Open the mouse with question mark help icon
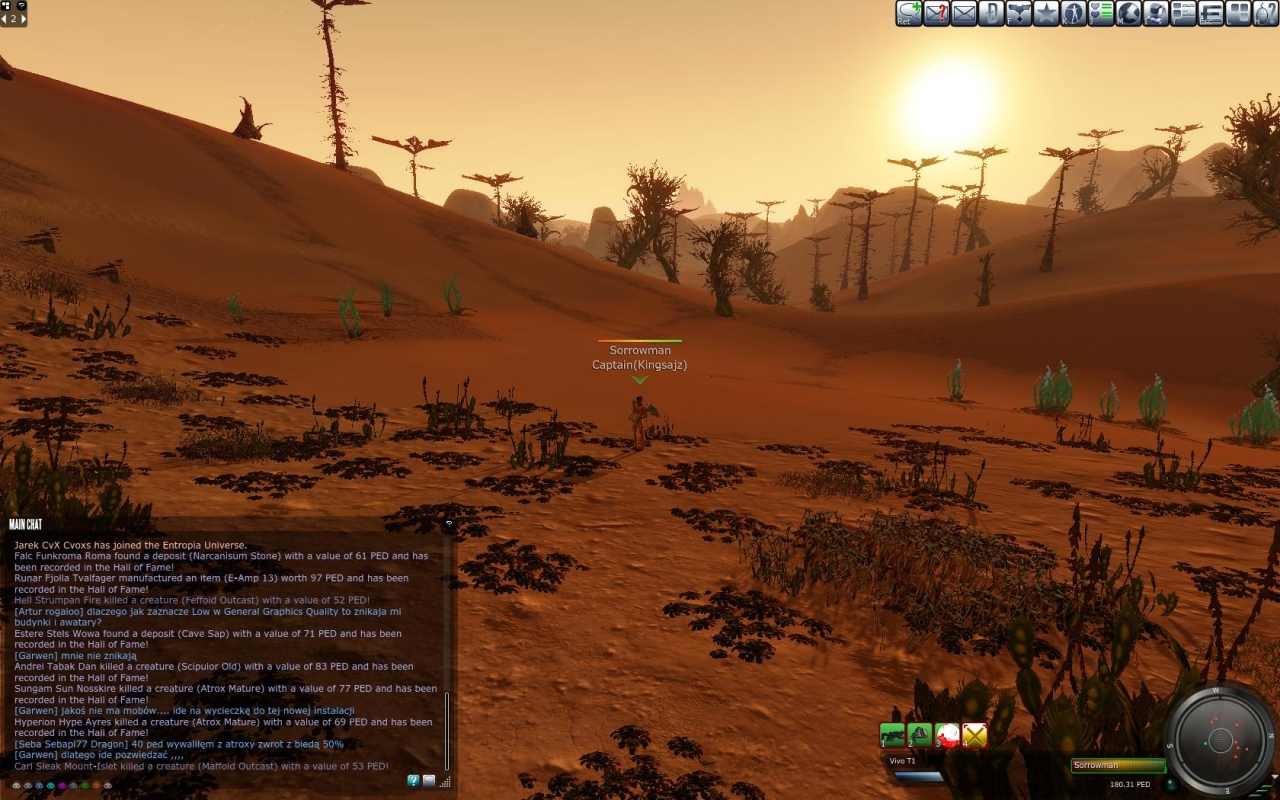The image size is (1280, 800). pyautogui.click(x=1266, y=13)
